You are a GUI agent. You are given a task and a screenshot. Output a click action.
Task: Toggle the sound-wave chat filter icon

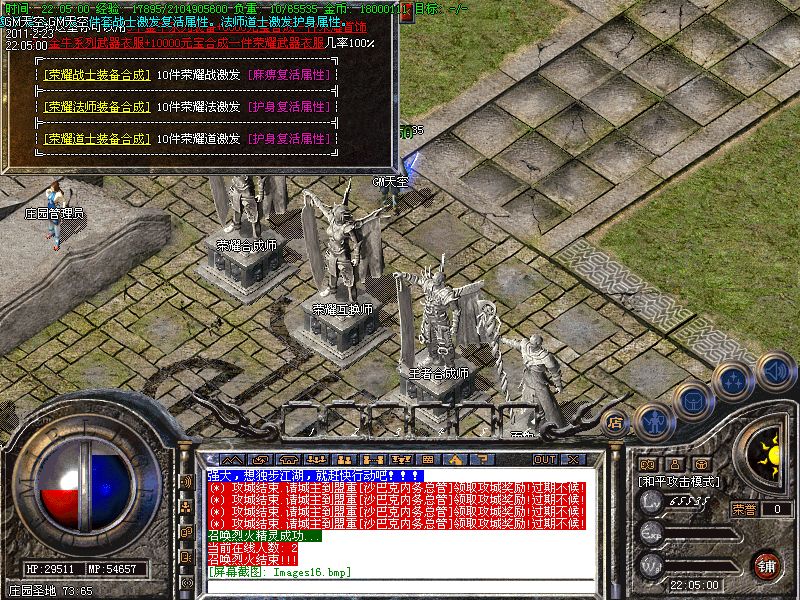[186, 482]
